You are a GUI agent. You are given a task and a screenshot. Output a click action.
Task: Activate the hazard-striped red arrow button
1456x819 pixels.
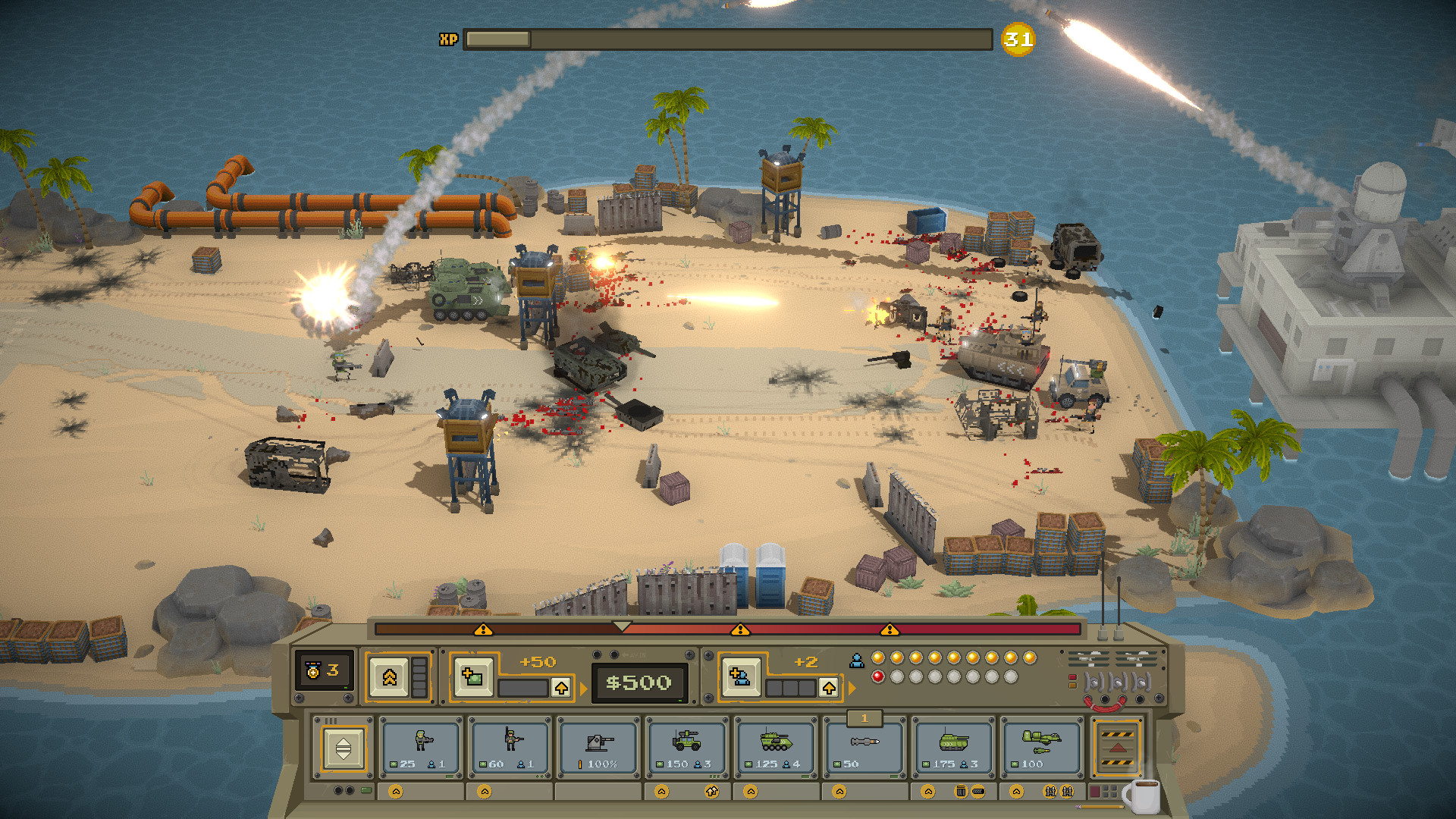click(1117, 748)
